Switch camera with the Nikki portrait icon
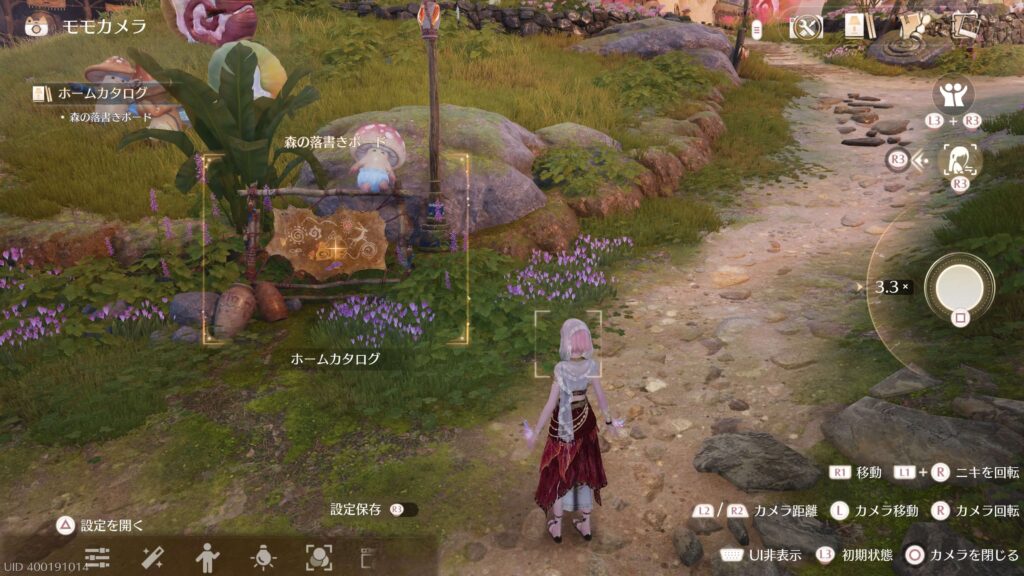The height and width of the screenshot is (576, 1024). click(960, 161)
